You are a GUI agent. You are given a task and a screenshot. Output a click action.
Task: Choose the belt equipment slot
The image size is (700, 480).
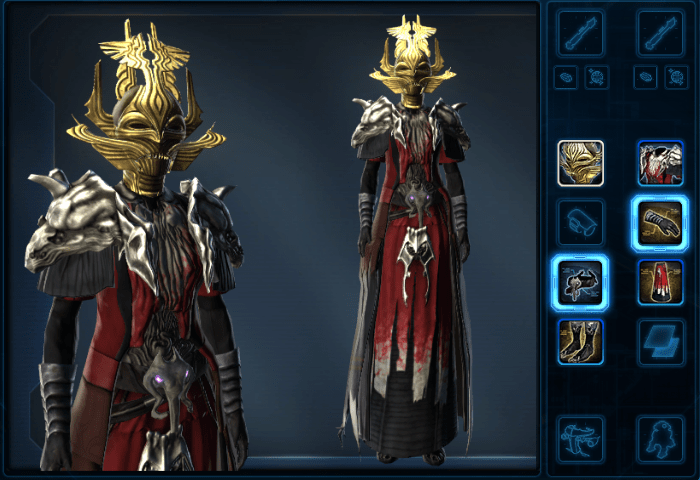coord(580,281)
